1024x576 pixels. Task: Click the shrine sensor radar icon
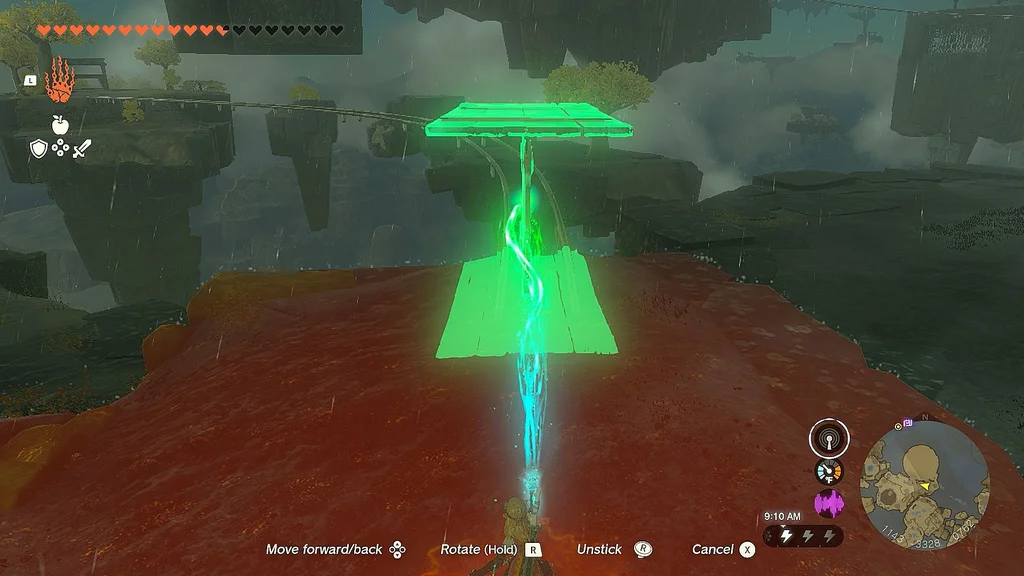click(829, 438)
